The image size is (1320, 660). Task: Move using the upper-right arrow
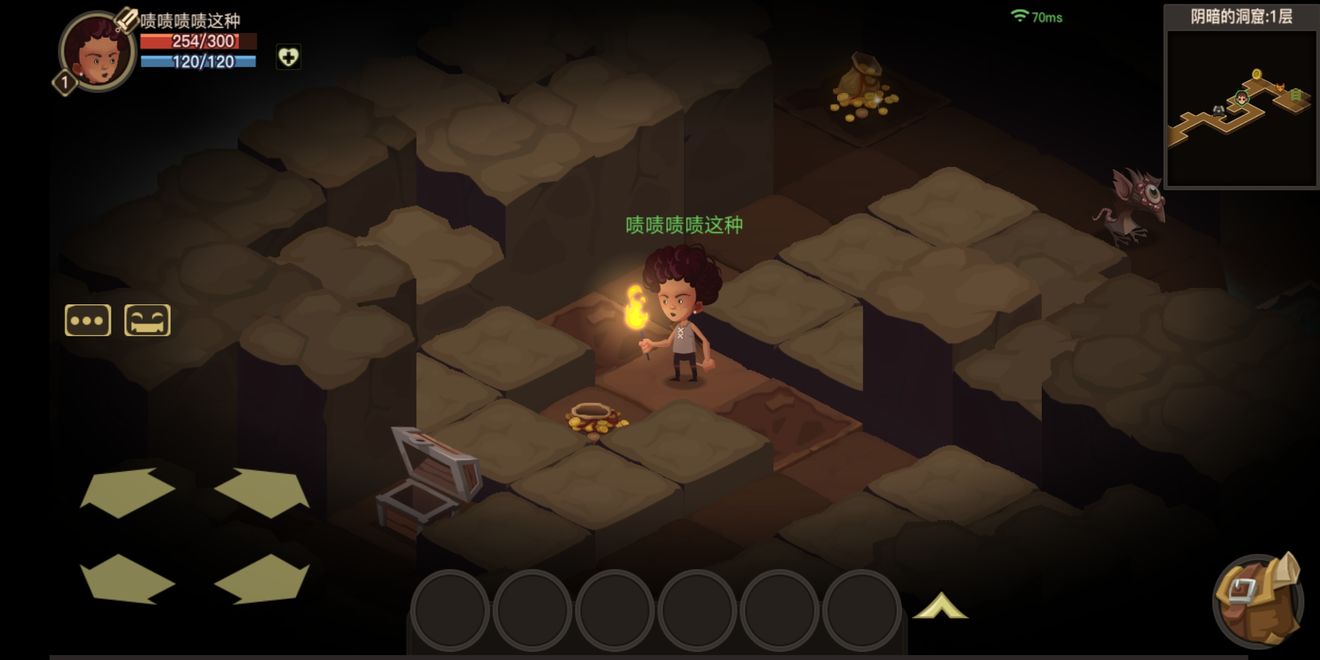[x=261, y=492]
